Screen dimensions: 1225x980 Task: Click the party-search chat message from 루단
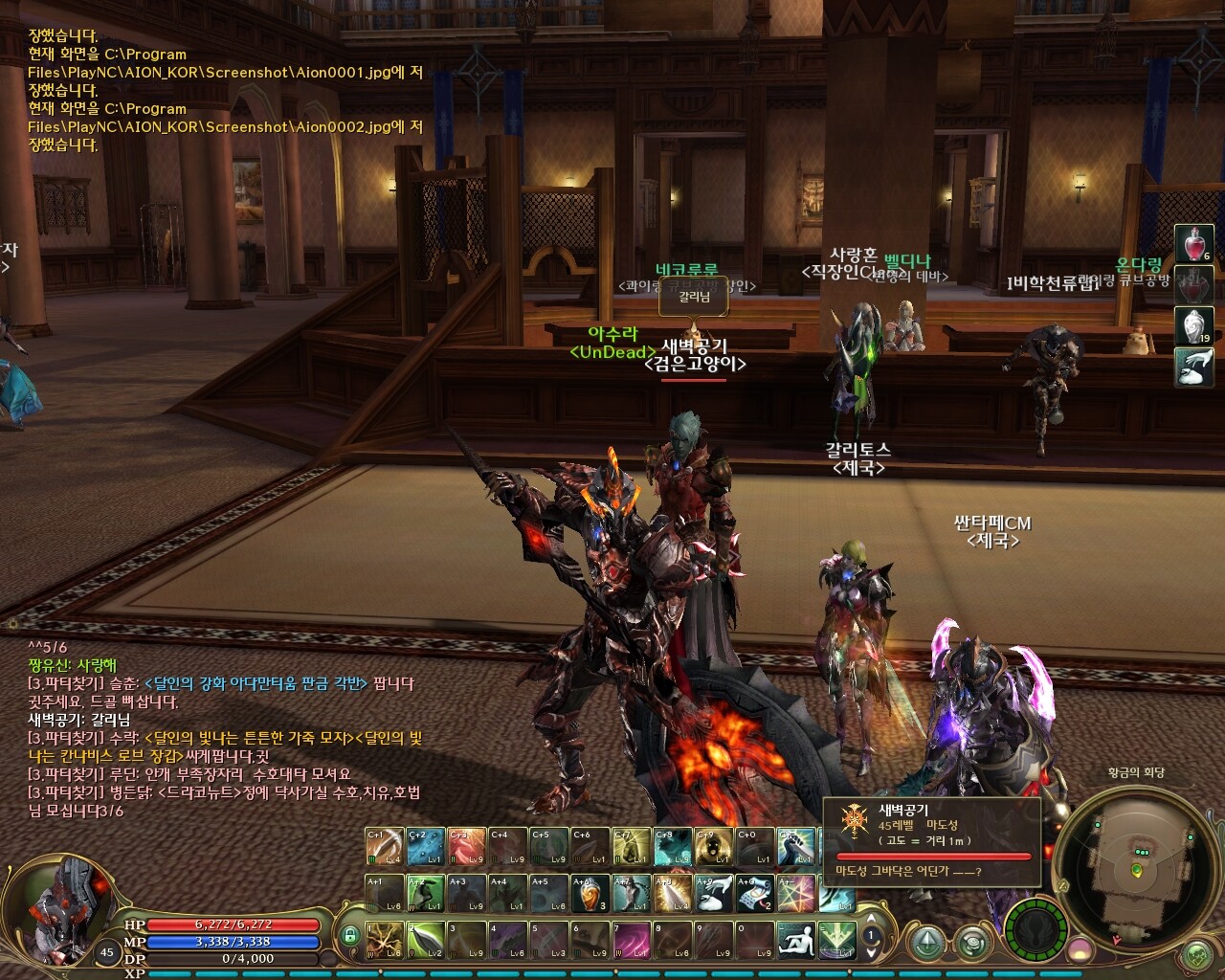[189, 774]
